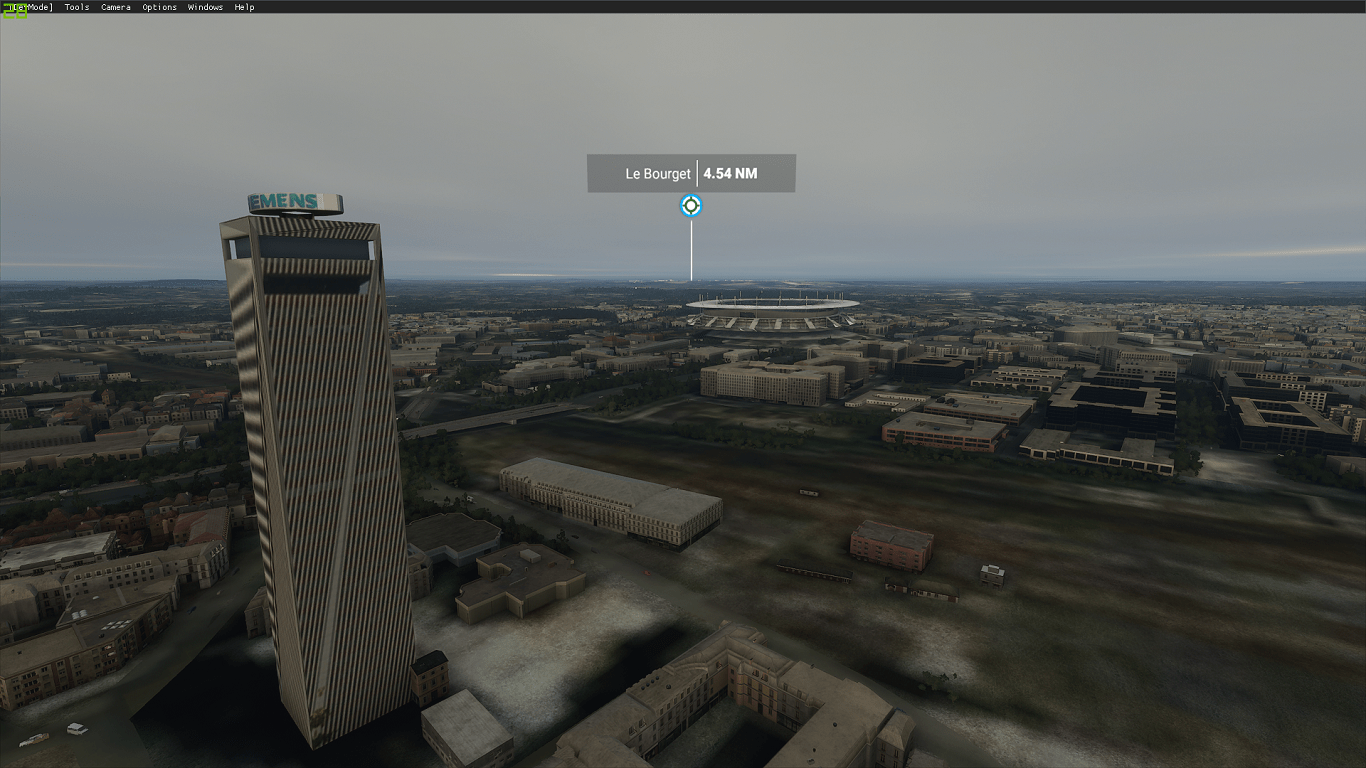Open the Tools menu

tap(77, 7)
